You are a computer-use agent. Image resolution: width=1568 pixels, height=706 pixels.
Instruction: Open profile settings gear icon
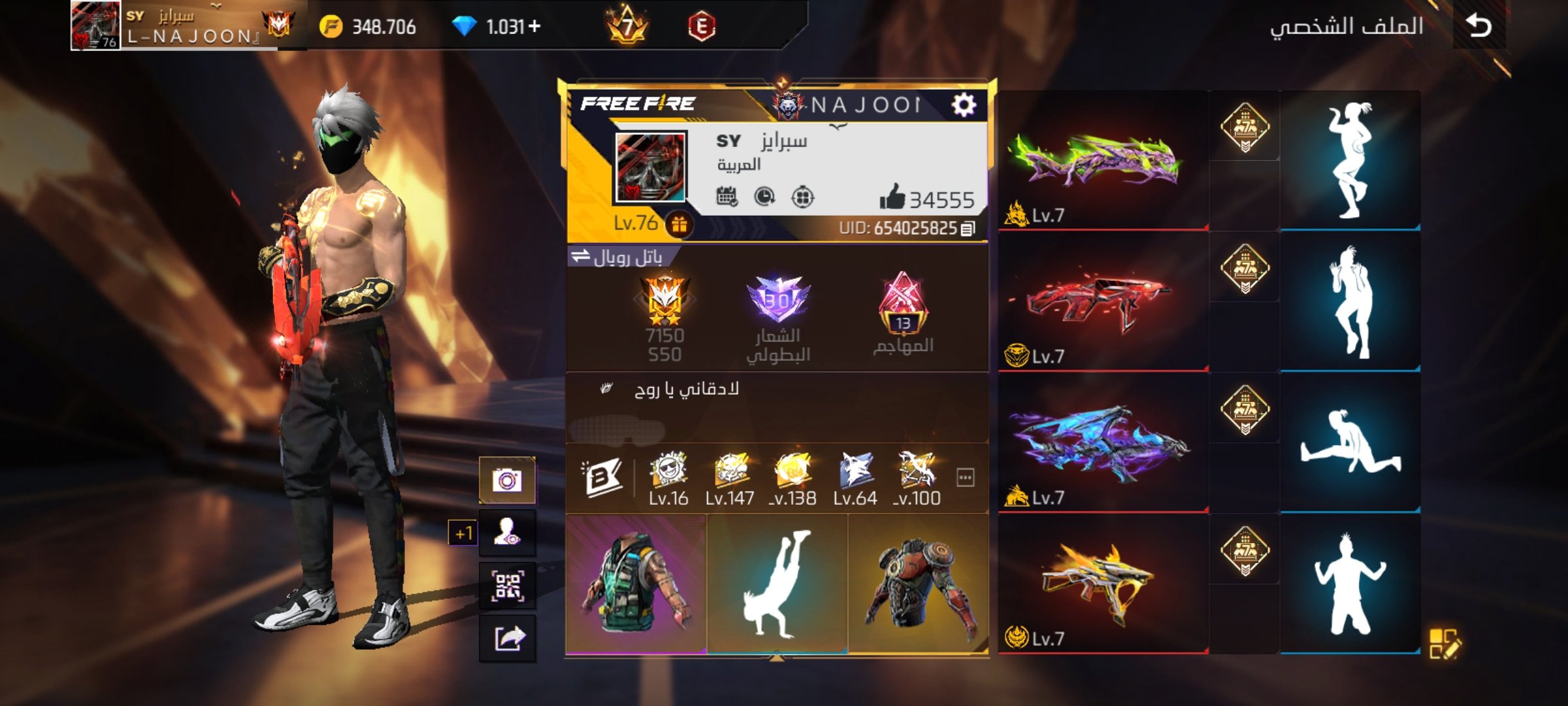[x=964, y=105]
